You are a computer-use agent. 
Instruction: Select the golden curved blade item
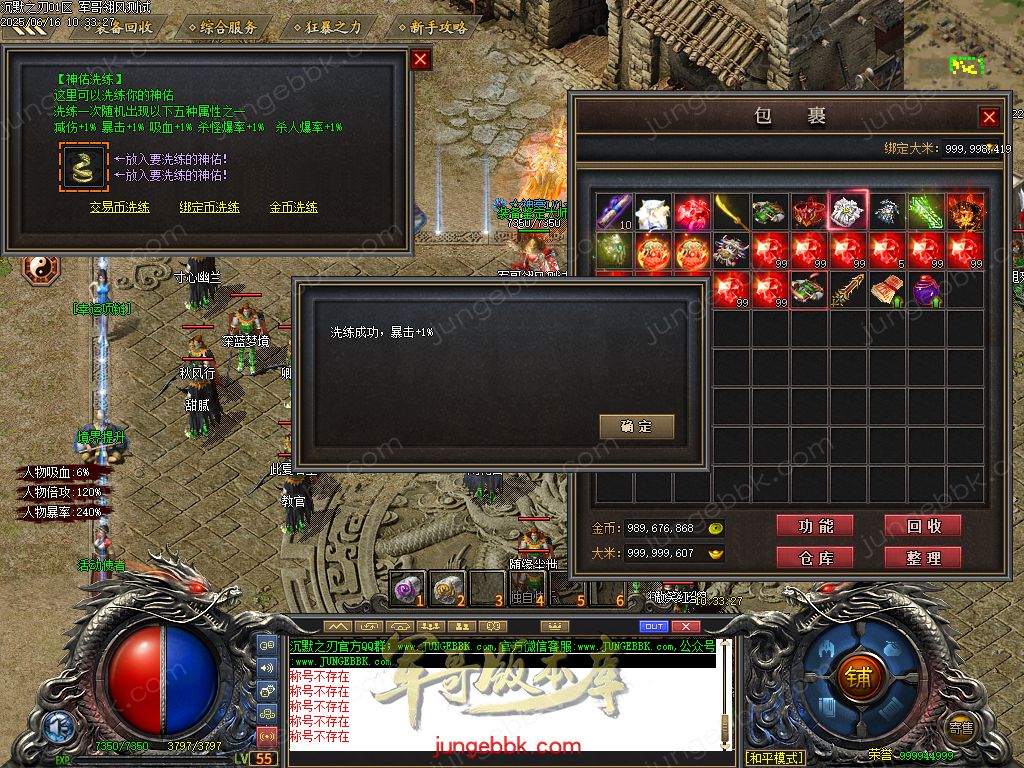731,212
